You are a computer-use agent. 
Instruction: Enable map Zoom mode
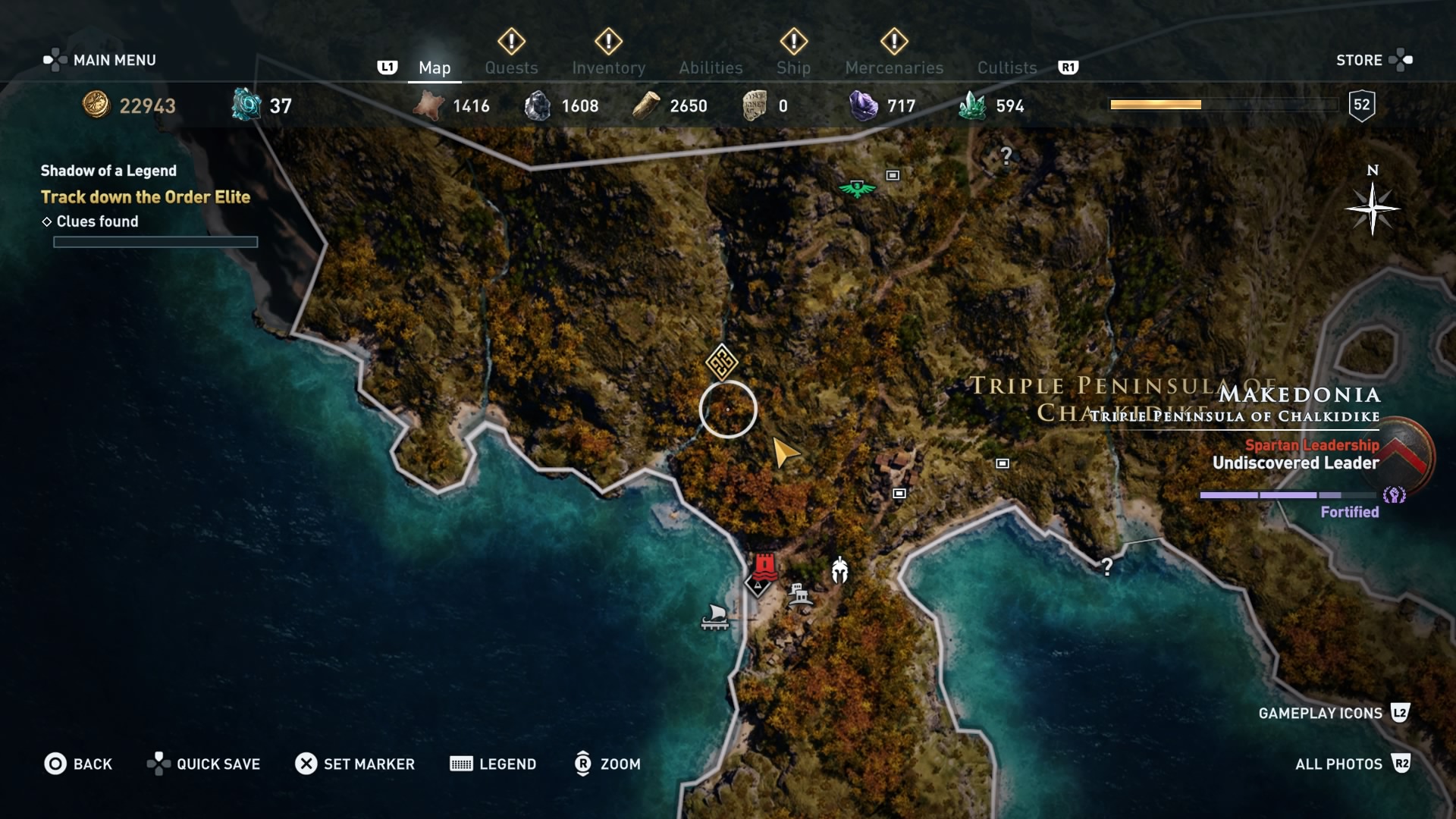pyautogui.click(x=607, y=764)
